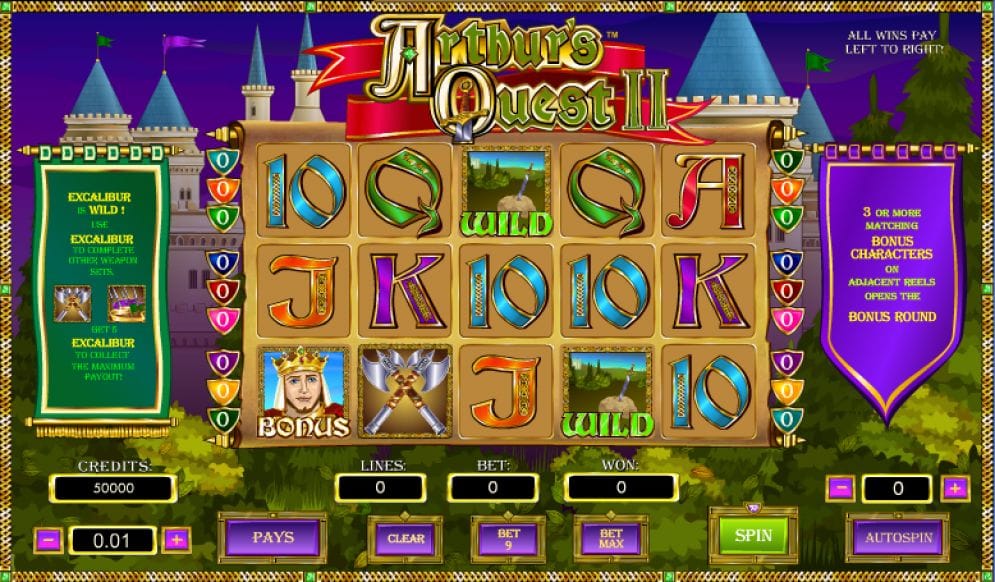
Task: Raise the autospin count with plus button
Action: pos(955,488)
